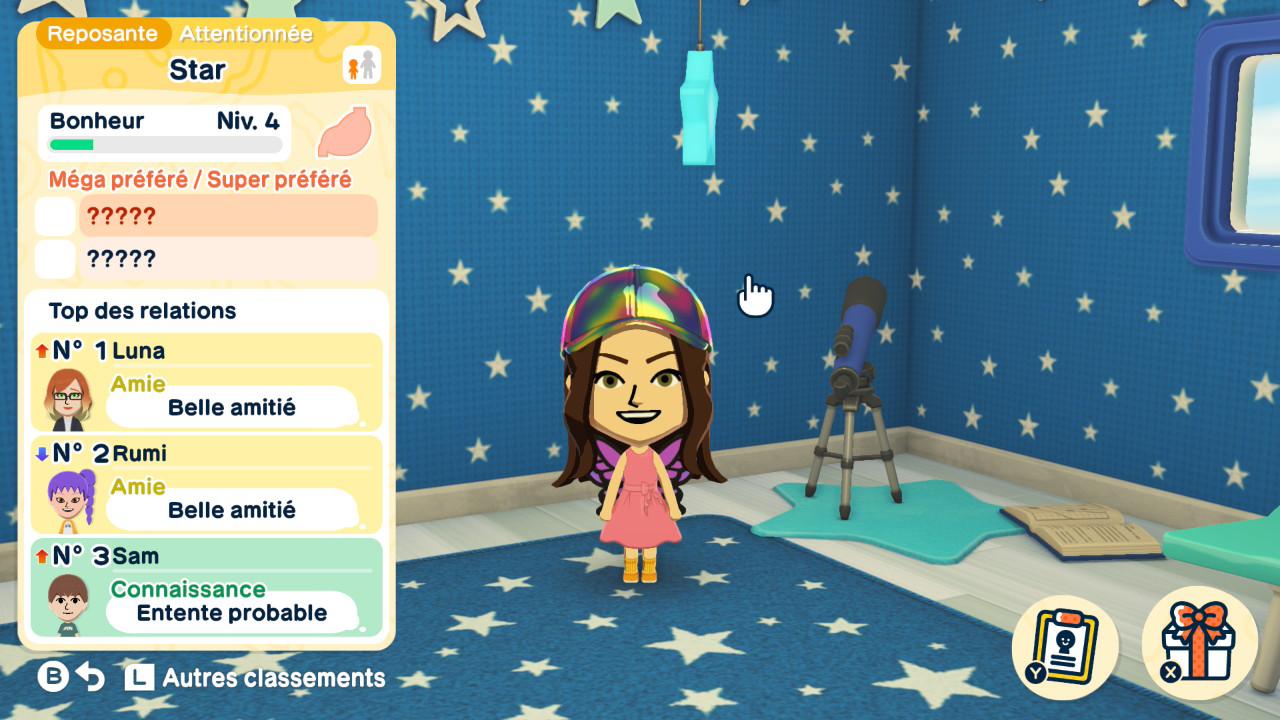This screenshot has width=1280, height=720.
Task: Choose Sam's Connaissance relationship row
Action: [207, 588]
